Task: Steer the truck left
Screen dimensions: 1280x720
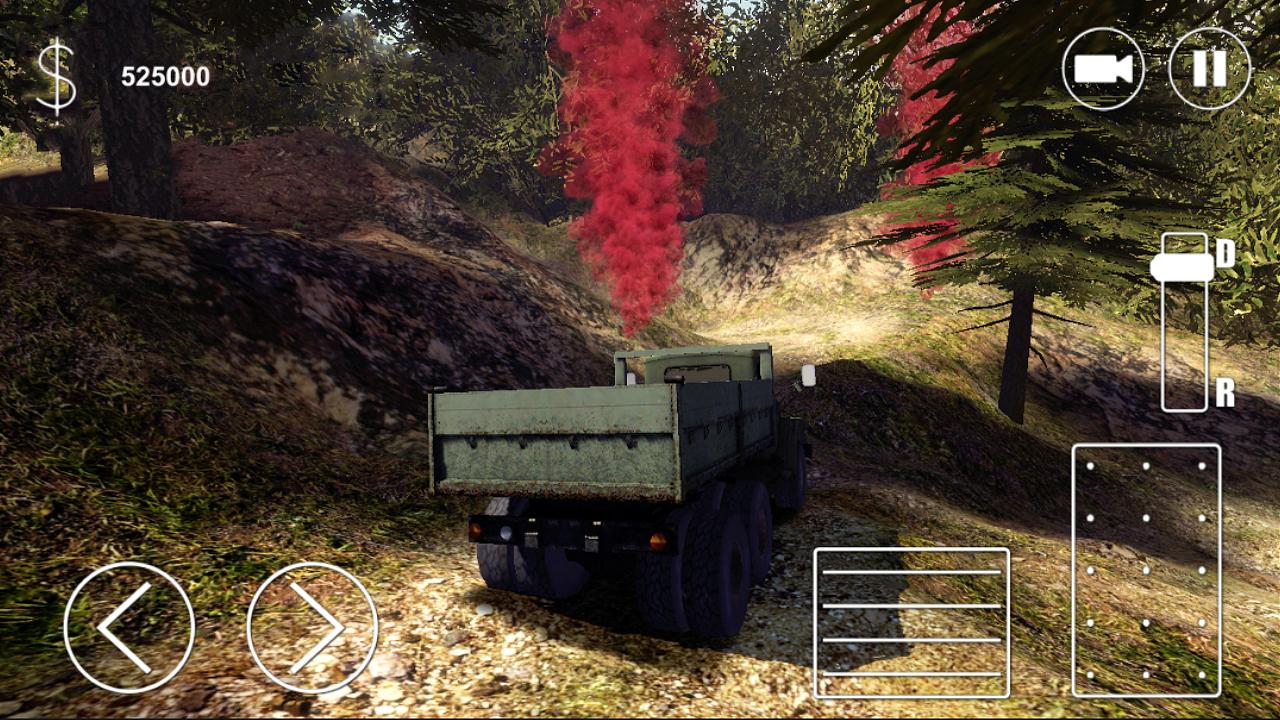Action: (x=129, y=628)
